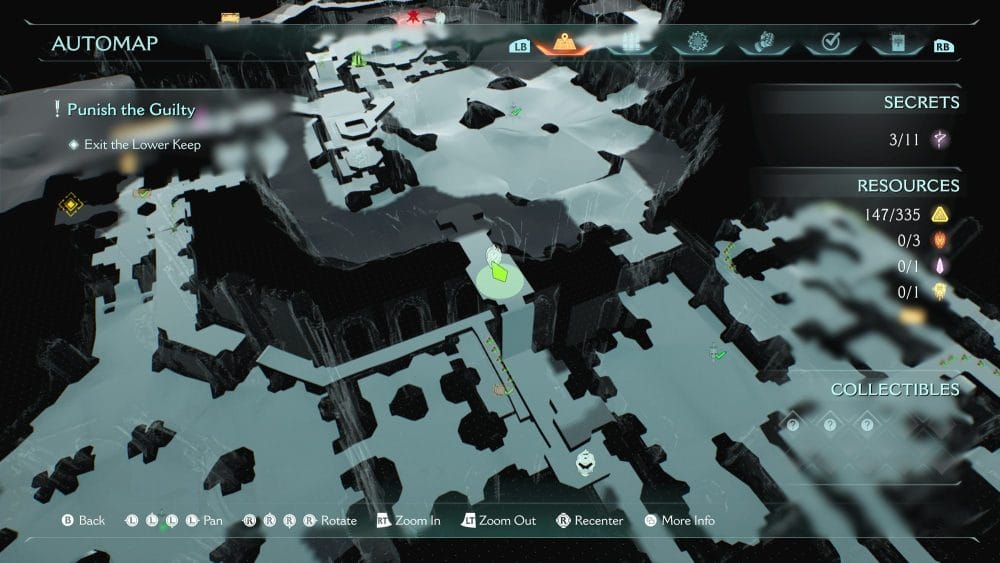Select the gold resource triangle icon
Viewport: 1000px width, 563px height.
(x=939, y=214)
